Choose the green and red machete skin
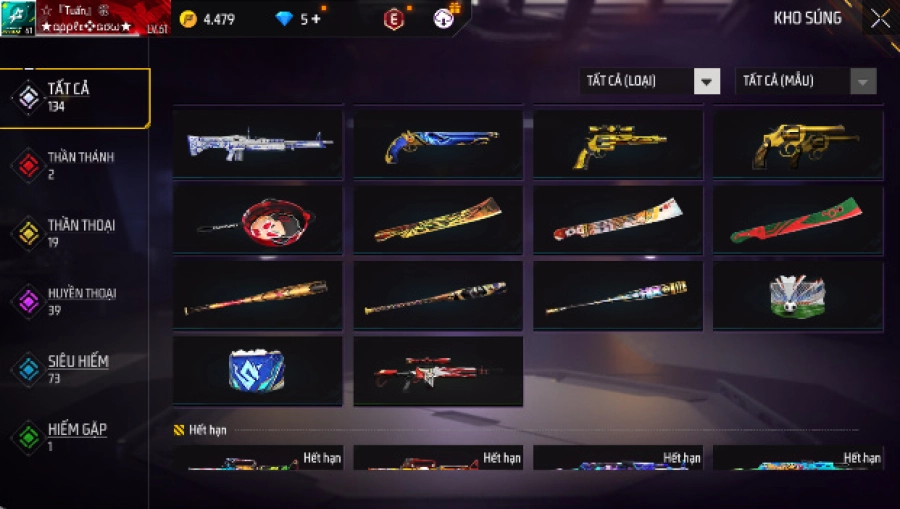The width and height of the screenshot is (900, 509). [x=797, y=220]
